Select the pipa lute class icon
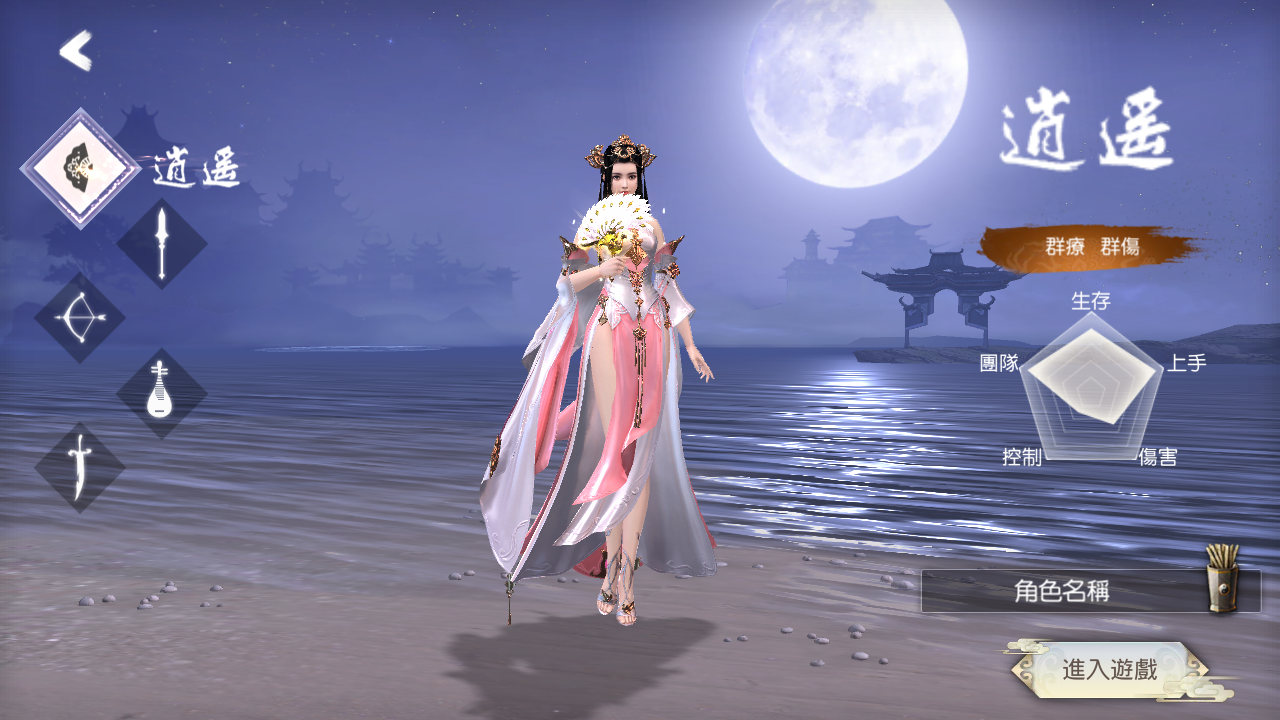1280x720 pixels. [x=161, y=393]
